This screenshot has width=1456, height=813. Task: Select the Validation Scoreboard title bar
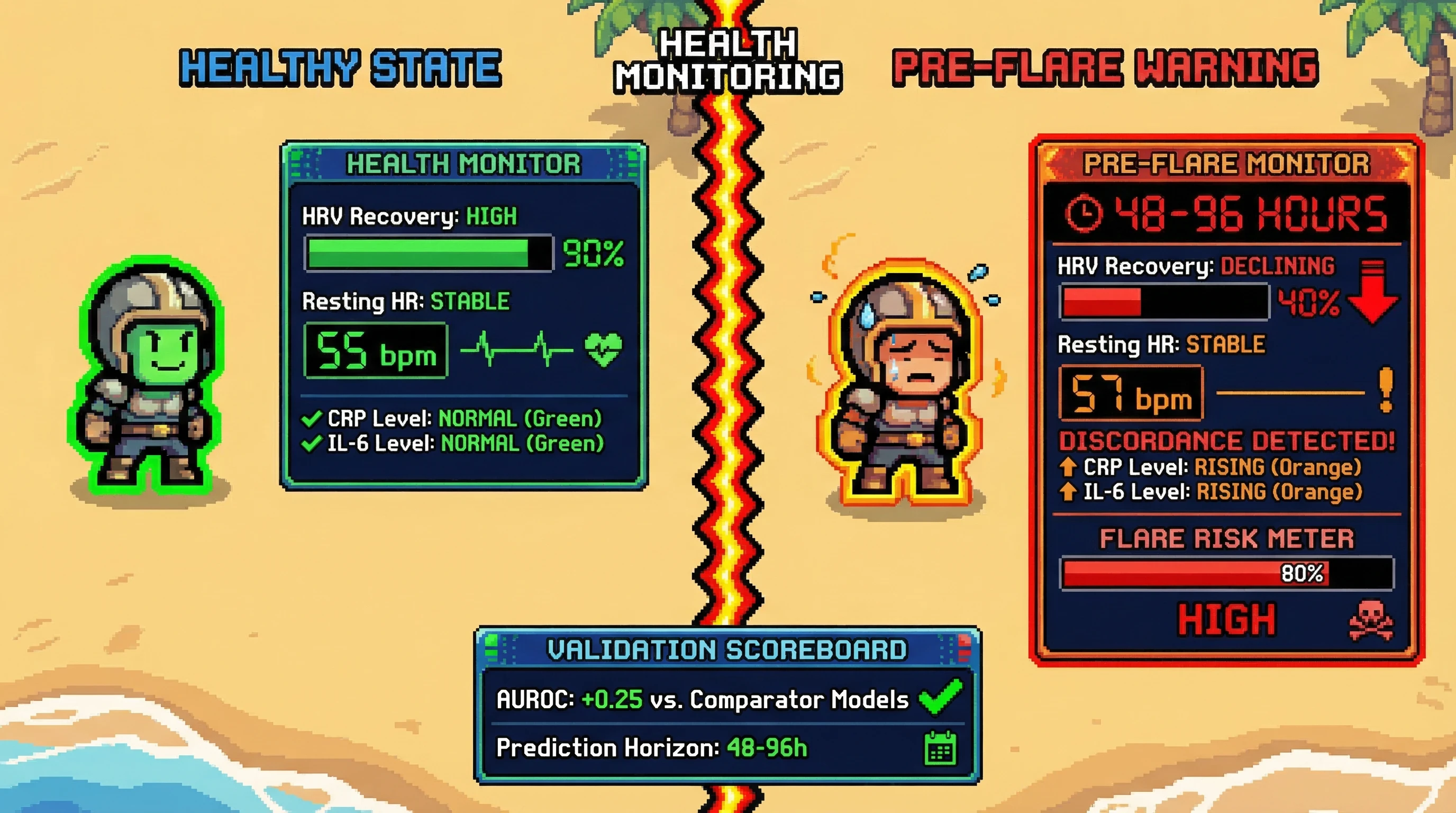[x=727, y=649]
